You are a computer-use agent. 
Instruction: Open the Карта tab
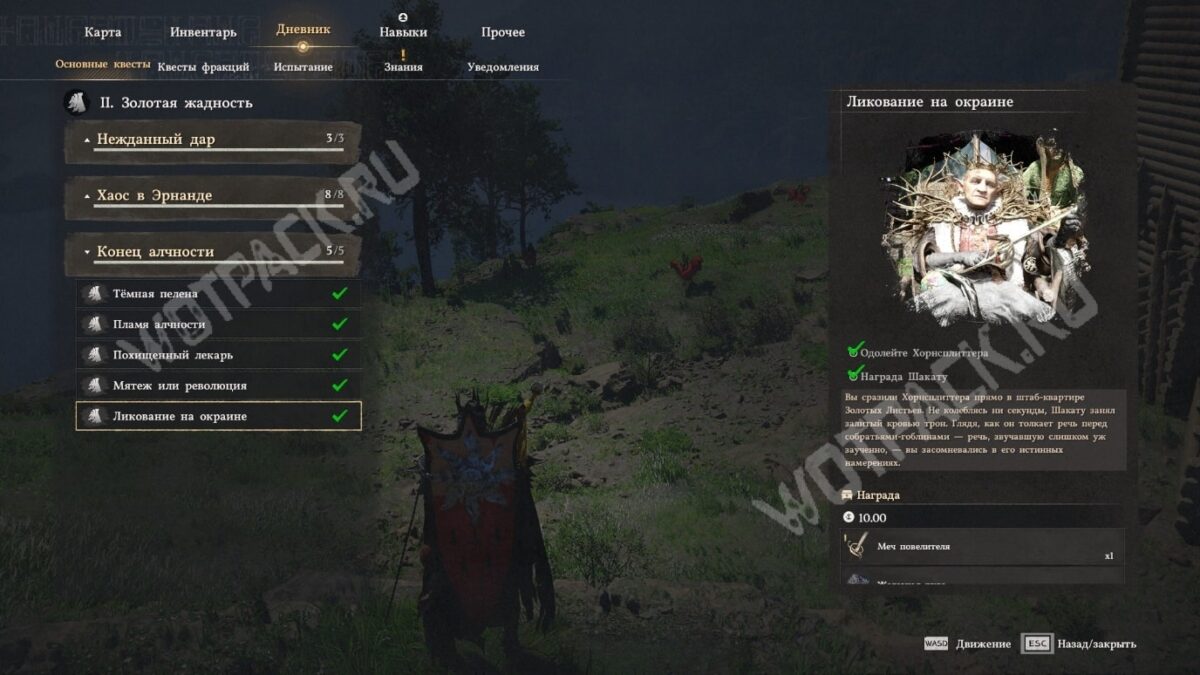[x=103, y=32]
